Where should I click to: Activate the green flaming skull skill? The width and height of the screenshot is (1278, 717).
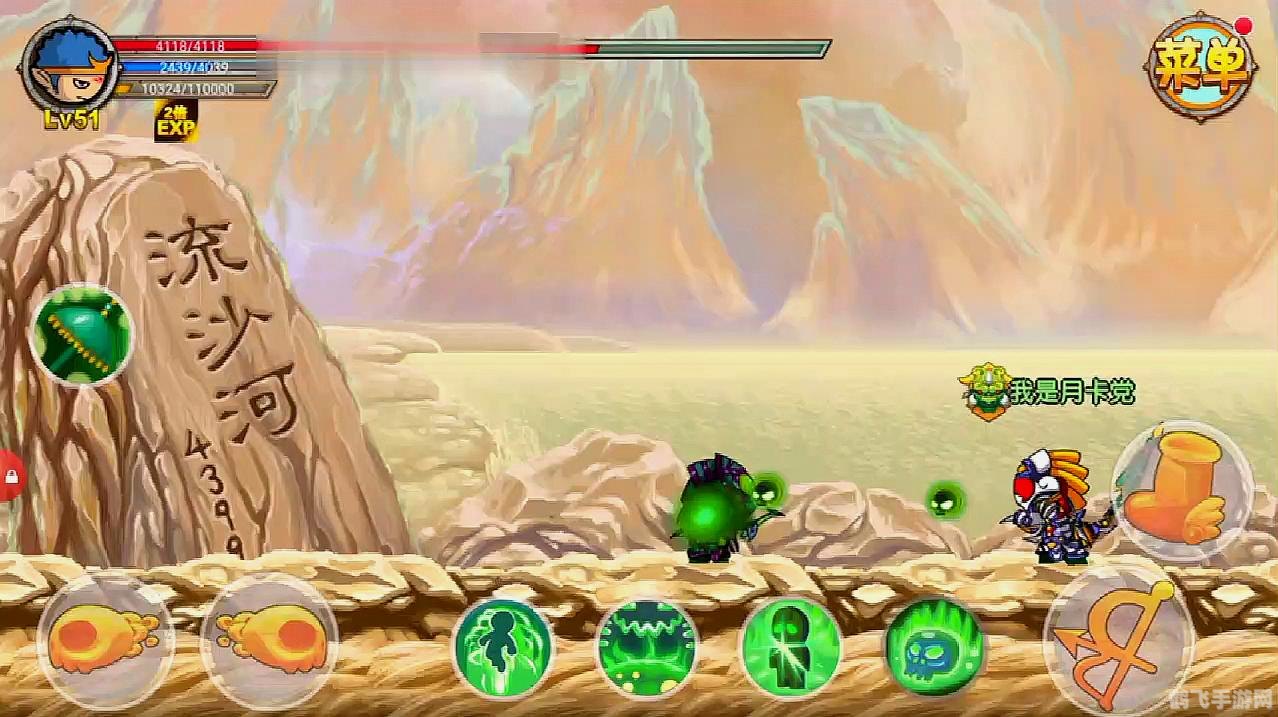[935, 647]
